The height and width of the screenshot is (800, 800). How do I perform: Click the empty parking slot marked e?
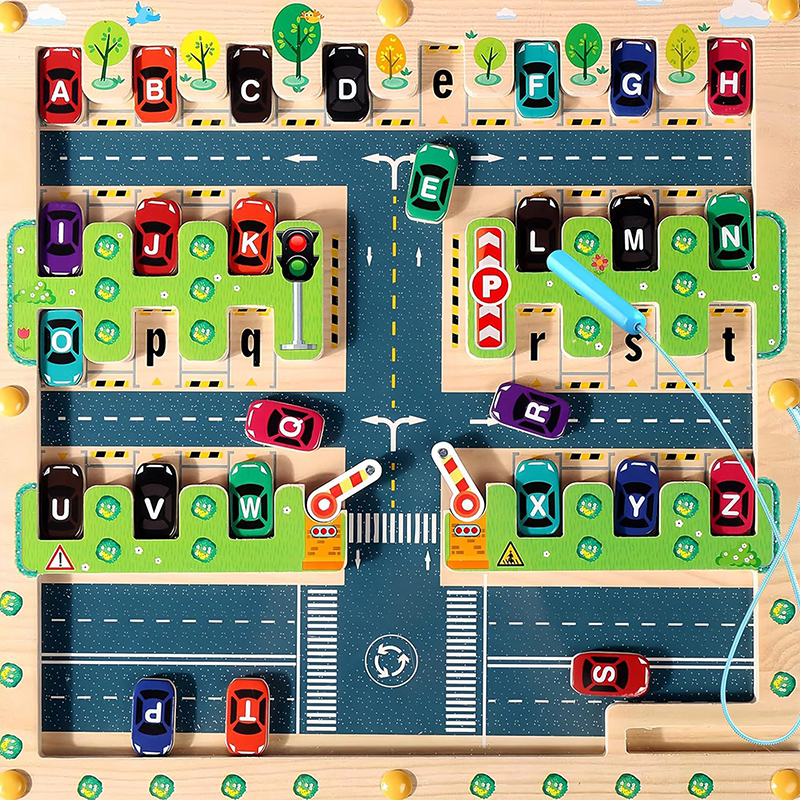(442, 84)
